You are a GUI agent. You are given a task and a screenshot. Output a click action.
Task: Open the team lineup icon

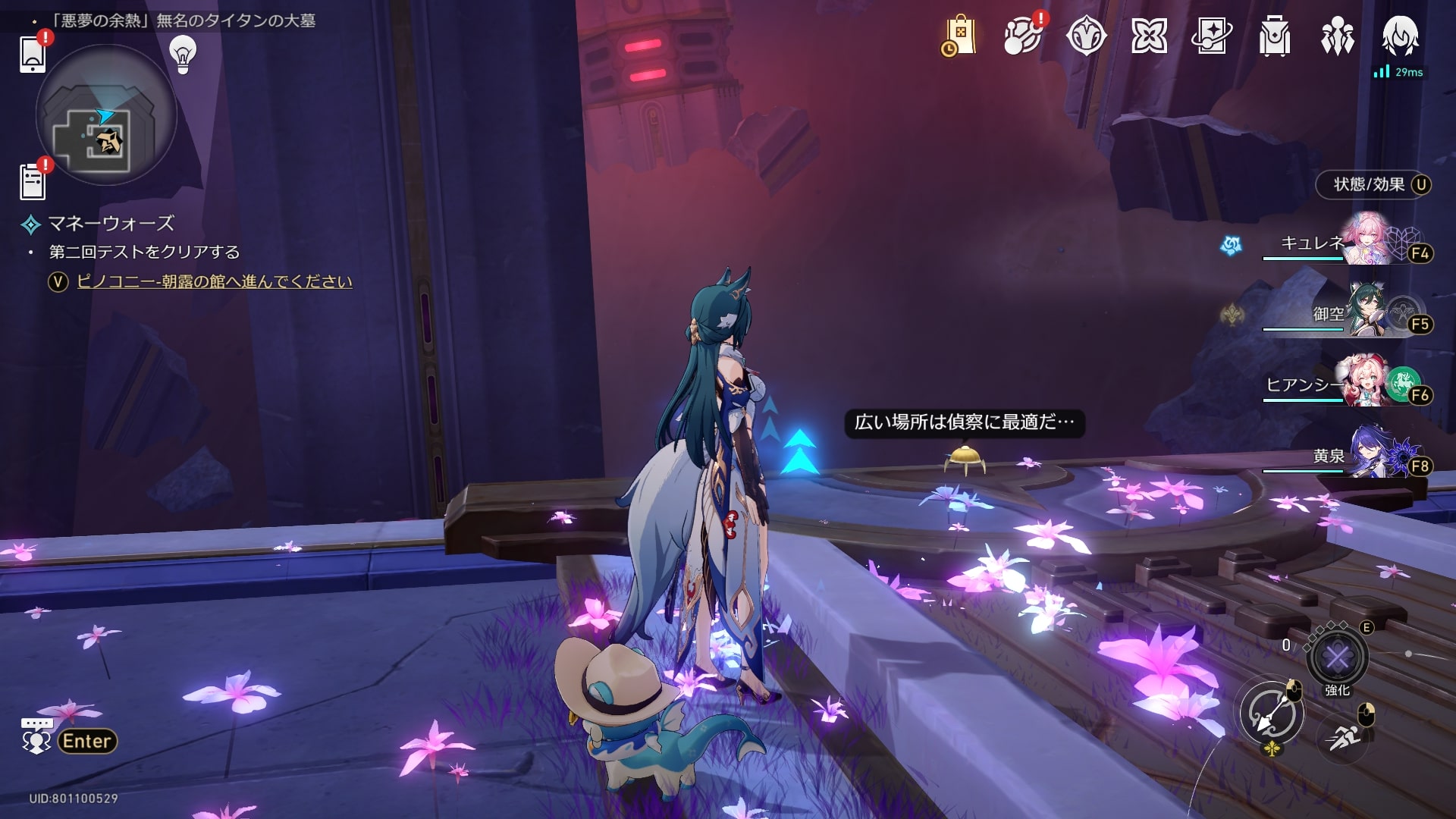[1338, 36]
